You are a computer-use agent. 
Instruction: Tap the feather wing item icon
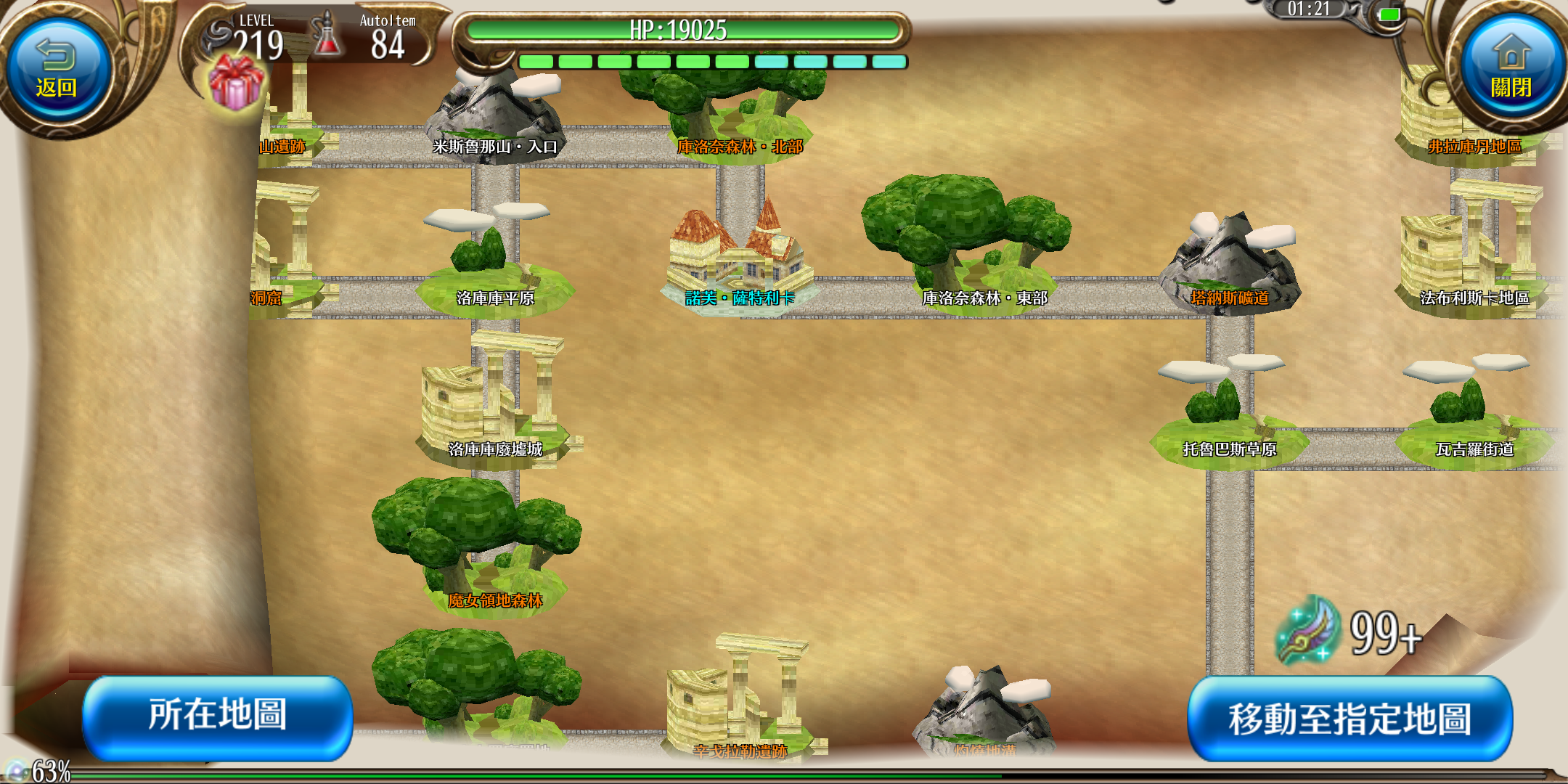[x=1307, y=630]
